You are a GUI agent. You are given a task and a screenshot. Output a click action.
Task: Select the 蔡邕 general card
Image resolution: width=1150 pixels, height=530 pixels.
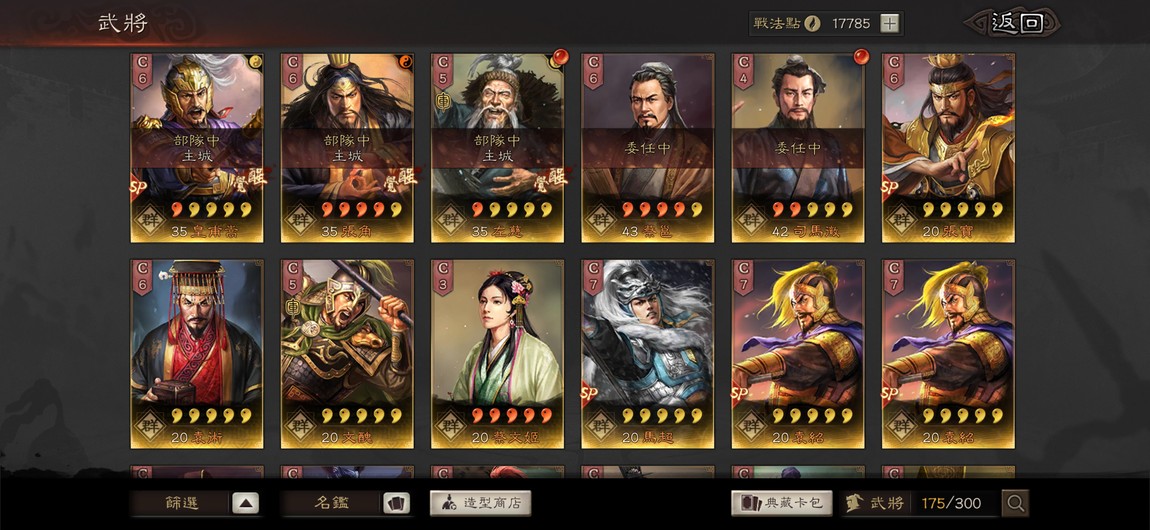click(x=648, y=147)
